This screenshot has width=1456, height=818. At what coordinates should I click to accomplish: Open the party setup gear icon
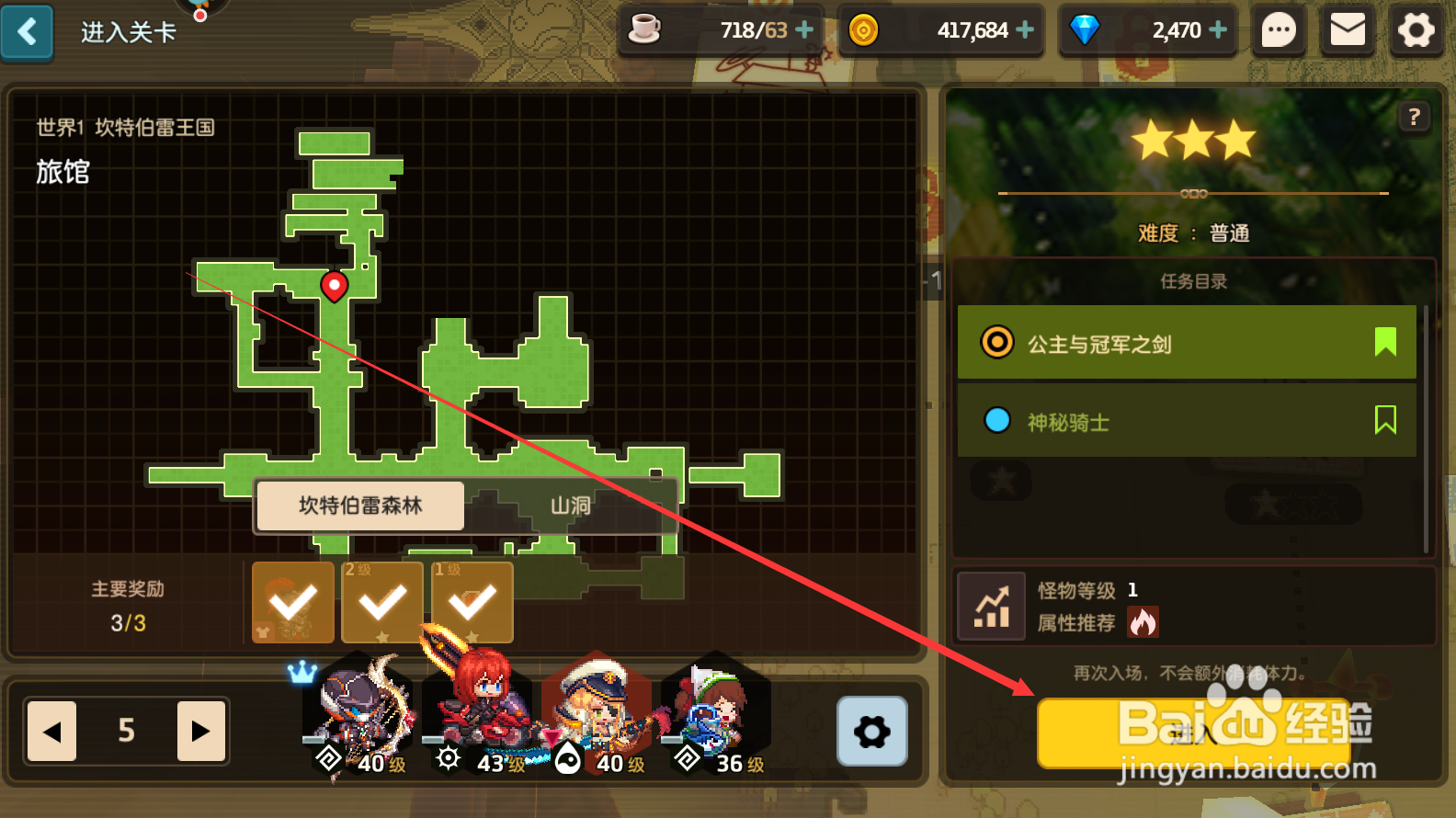click(871, 731)
